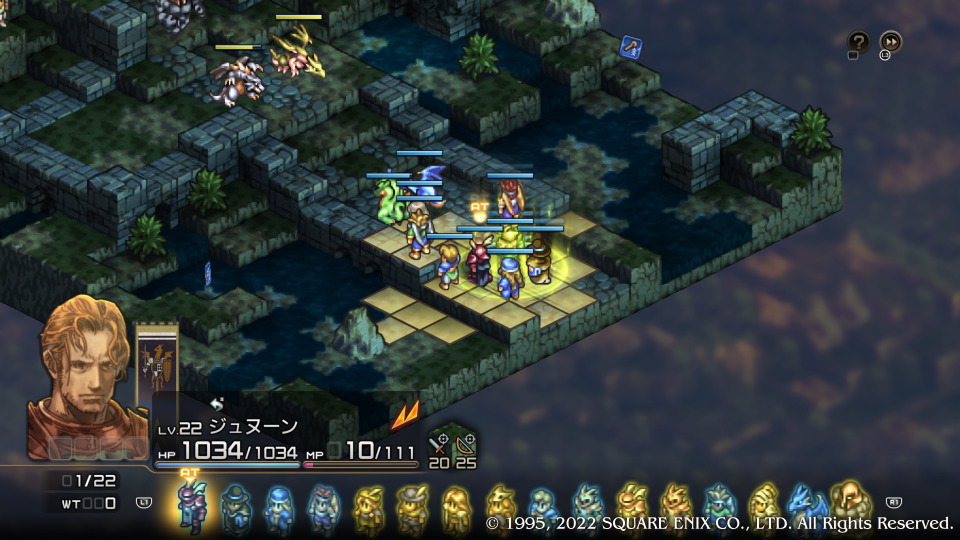This screenshot has height=540, width=960.
Task: Pick the second unit in turn order
Action: point(236,506)
